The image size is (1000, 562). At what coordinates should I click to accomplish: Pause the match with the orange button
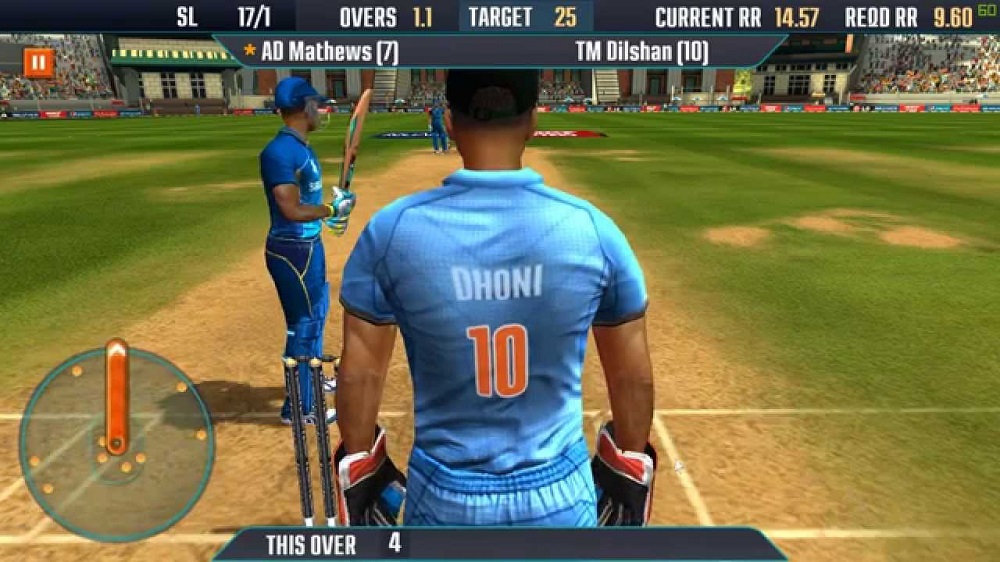point(39,63)
